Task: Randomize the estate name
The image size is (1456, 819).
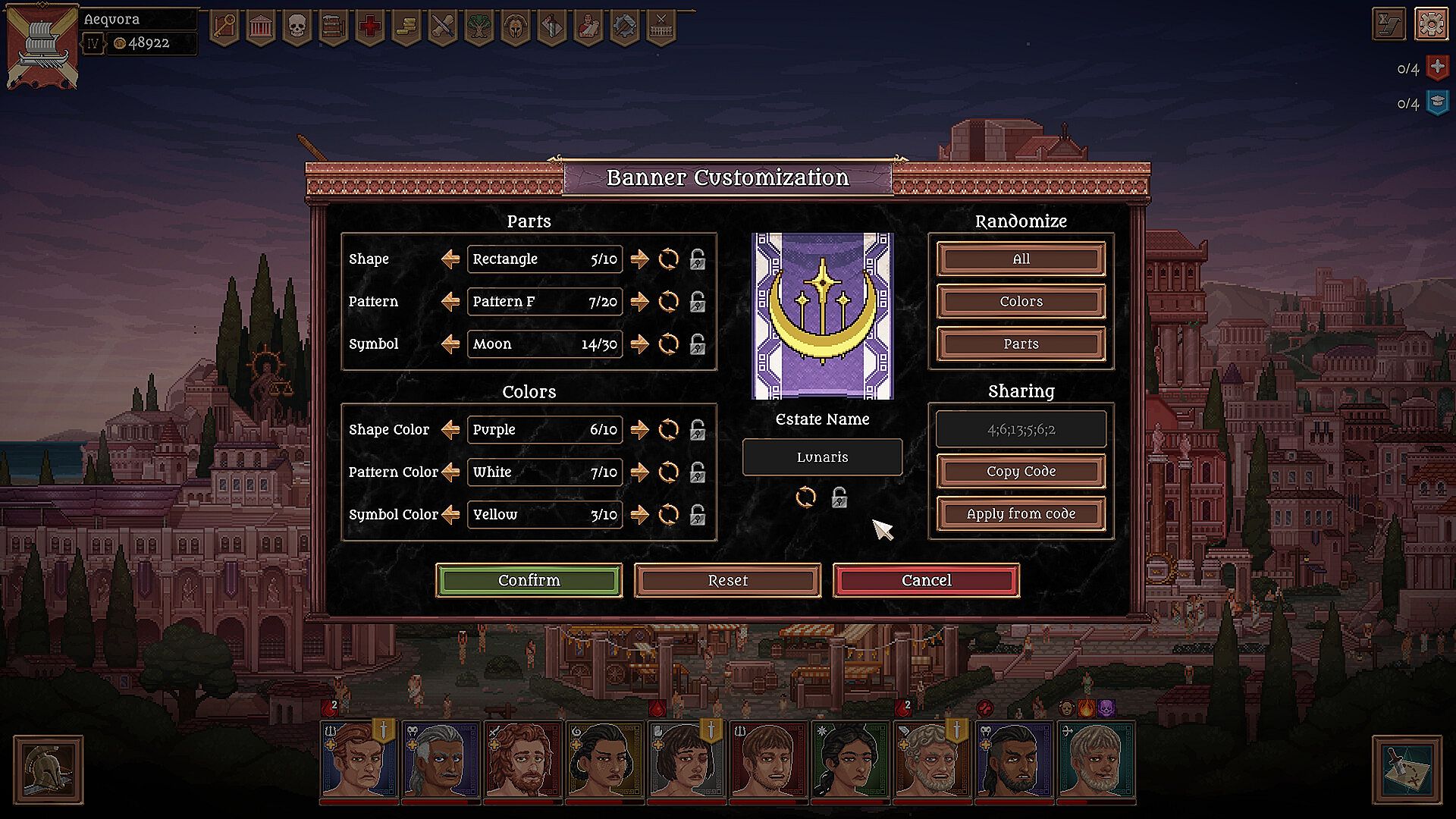Action: 805,497
